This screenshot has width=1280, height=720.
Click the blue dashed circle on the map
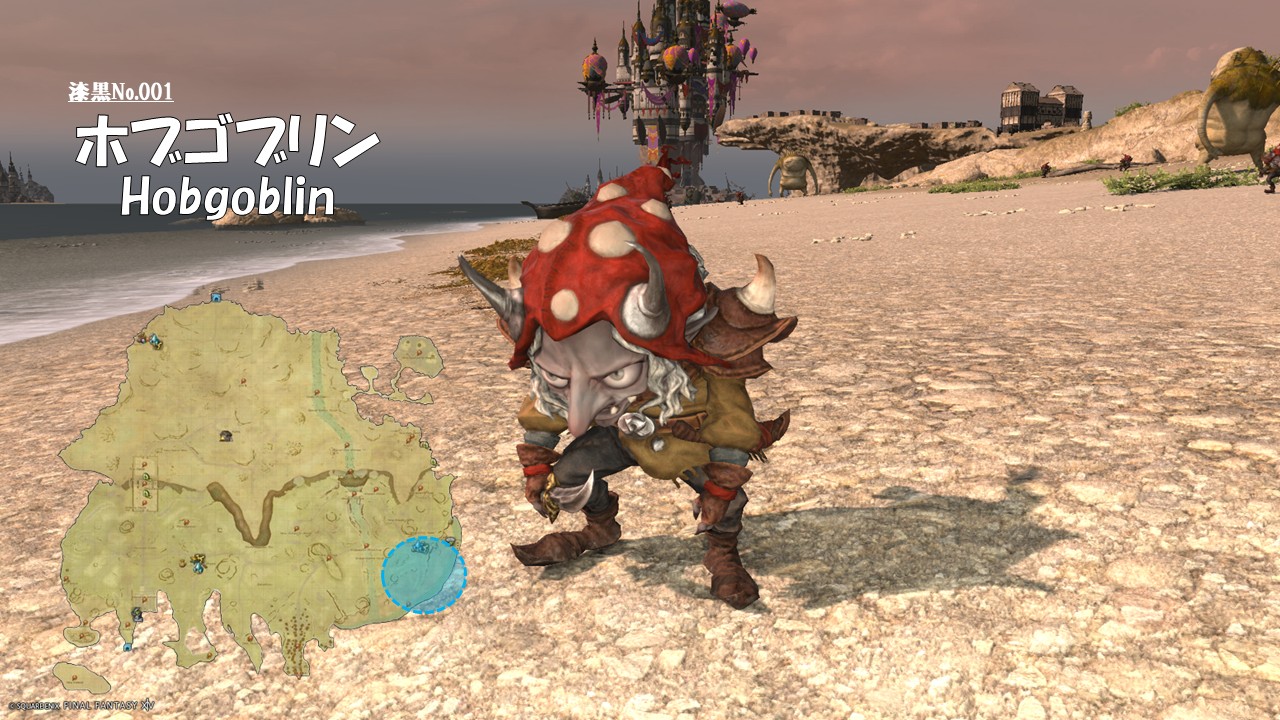click(x=424, y=576)
